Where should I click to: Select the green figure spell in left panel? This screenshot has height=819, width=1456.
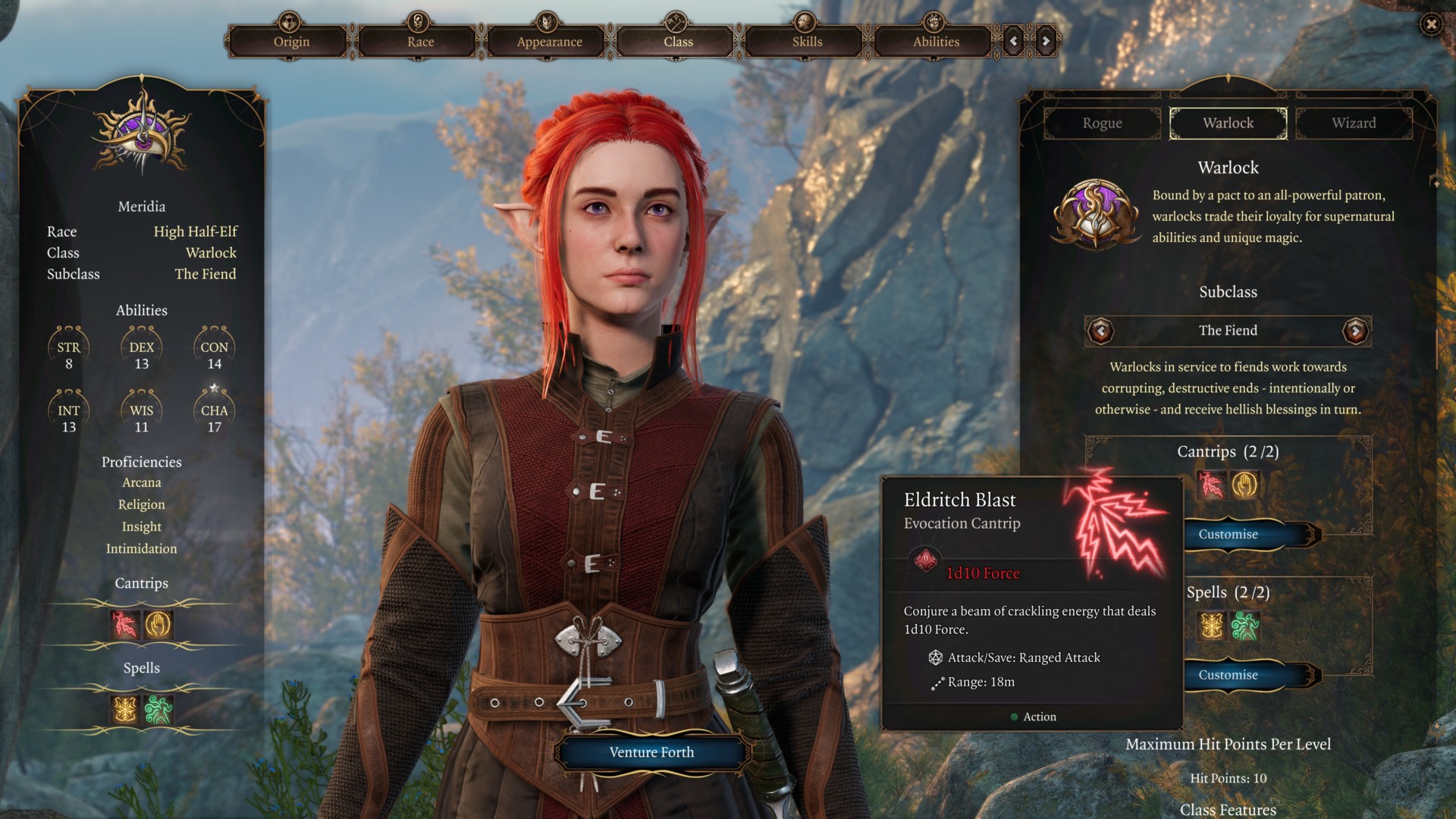coord(158,710)
